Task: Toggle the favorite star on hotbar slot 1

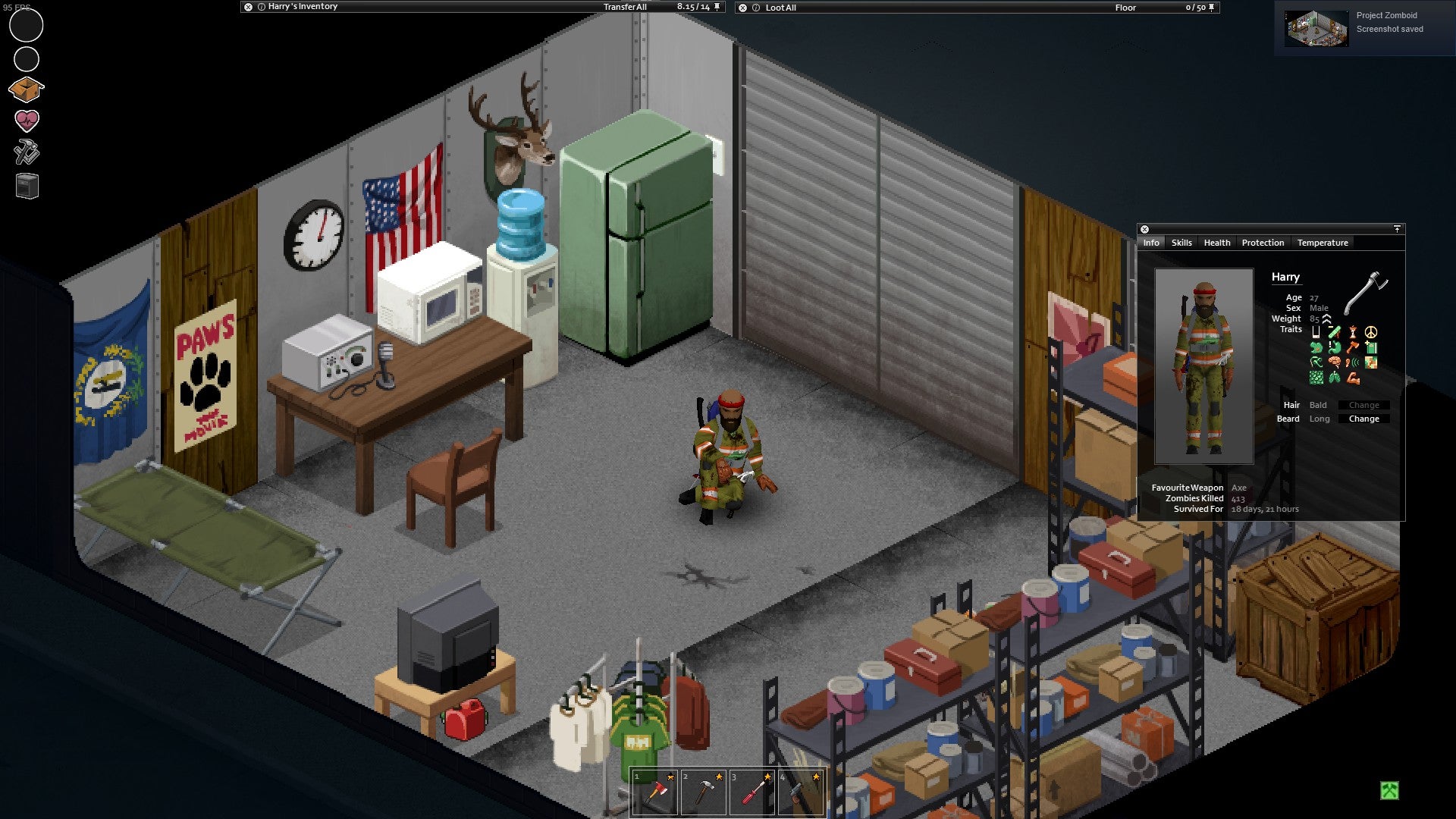Action: click(x=671, y=778)
